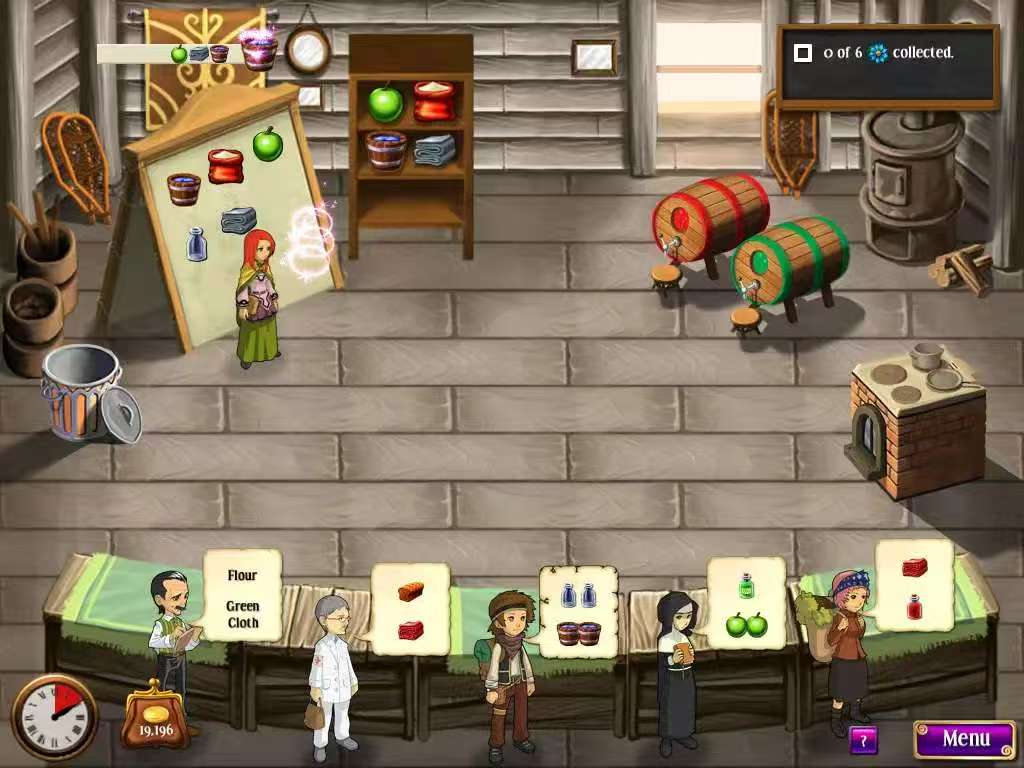Pick the blue dye bucket on the shelf
Screen dimensions: 1024x768
386,150
